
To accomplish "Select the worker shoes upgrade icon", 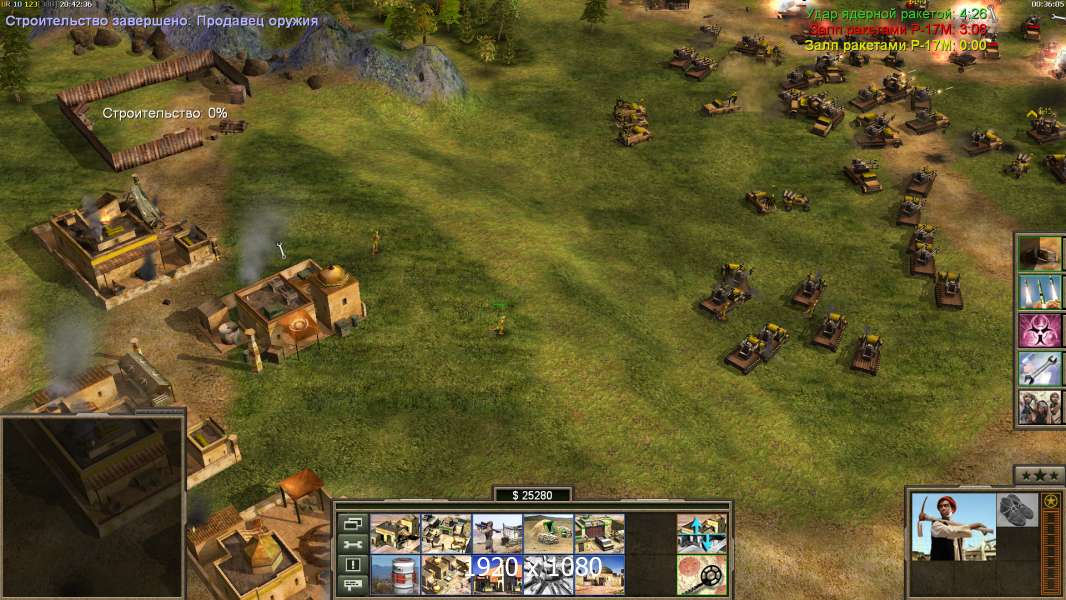I will click(x=1017, y=508).
